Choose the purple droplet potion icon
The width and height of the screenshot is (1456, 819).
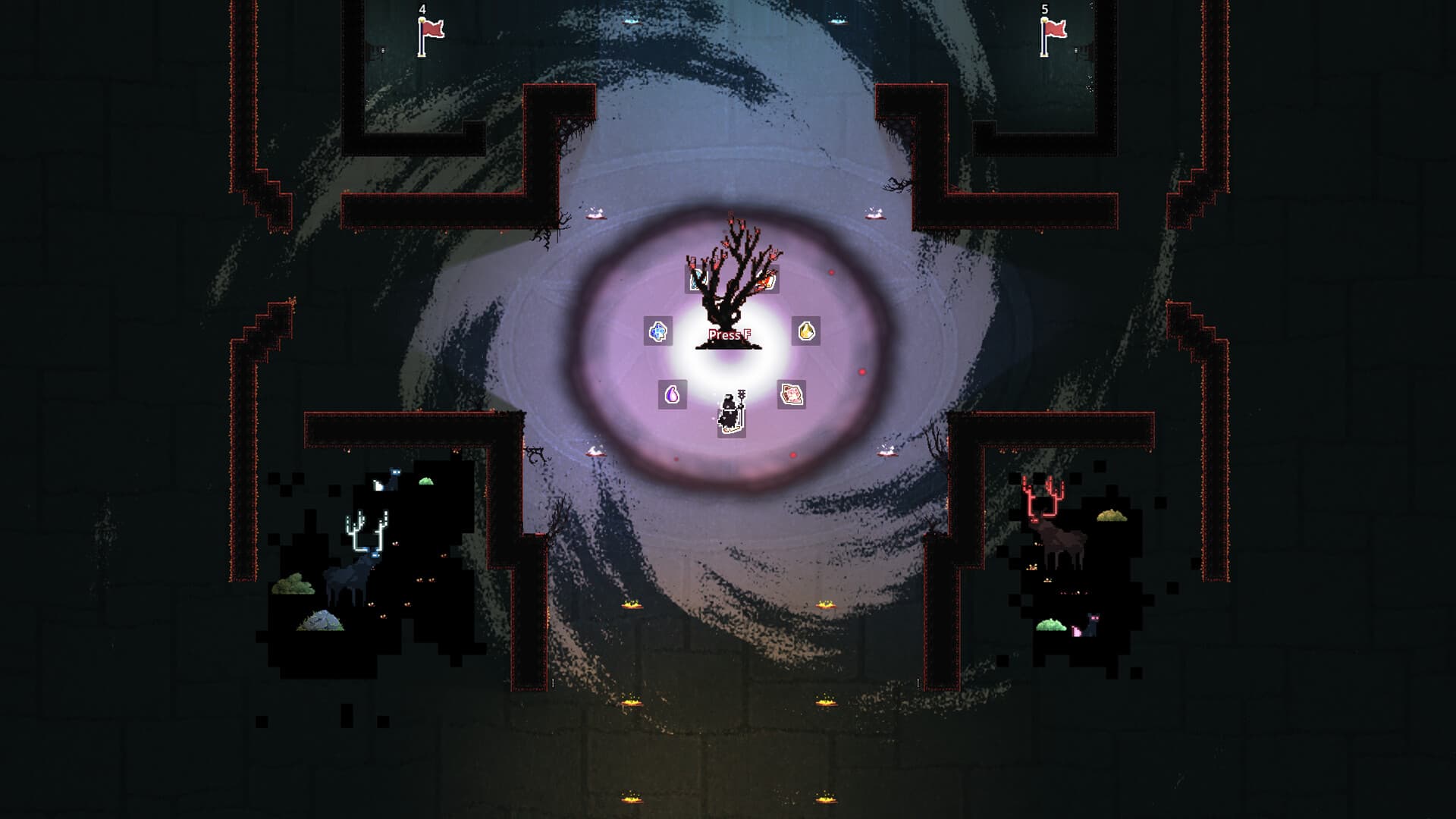click(672, 396)
